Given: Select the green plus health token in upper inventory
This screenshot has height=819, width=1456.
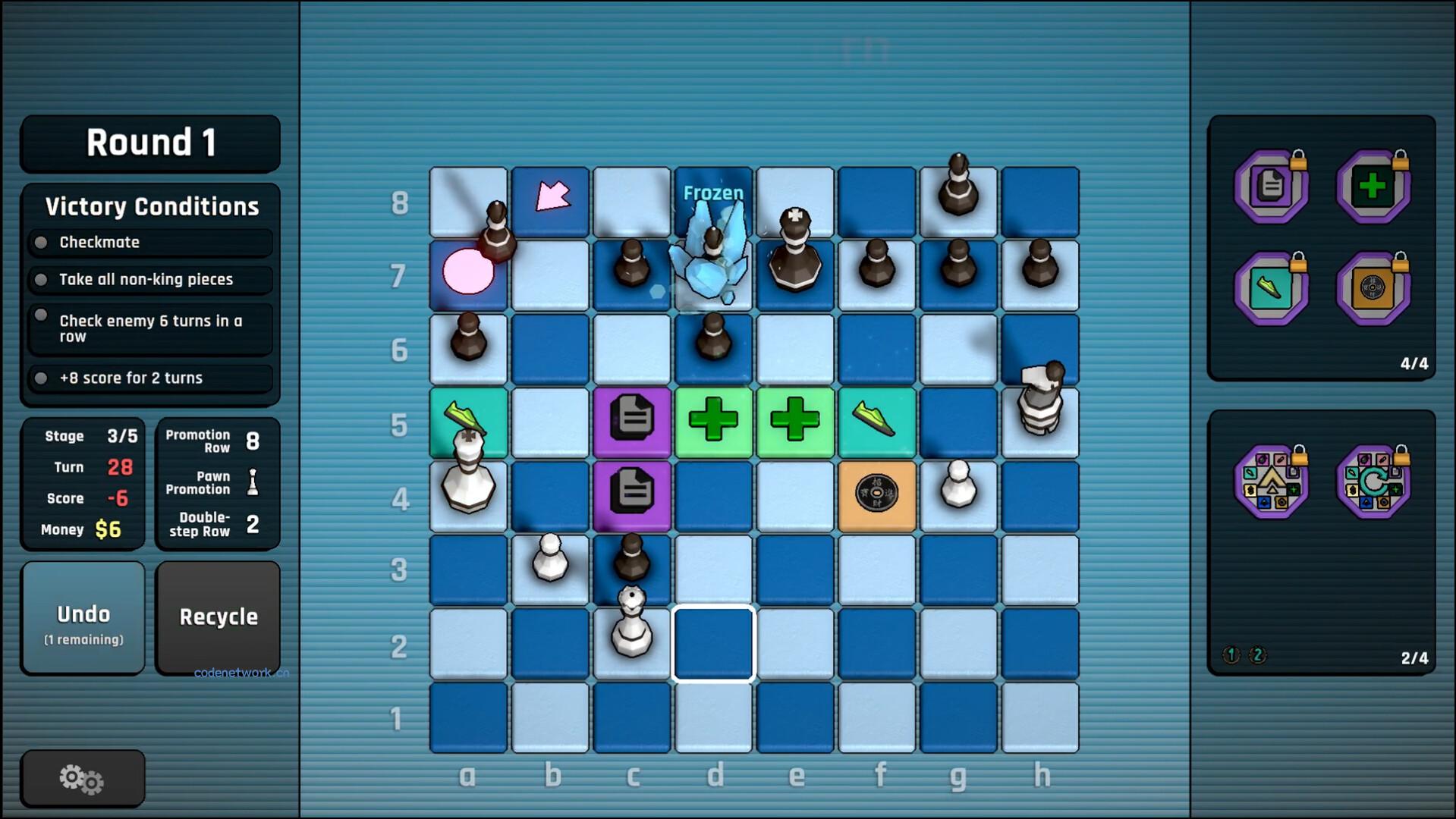Looking at the screenshot, I should [1373, 184].
